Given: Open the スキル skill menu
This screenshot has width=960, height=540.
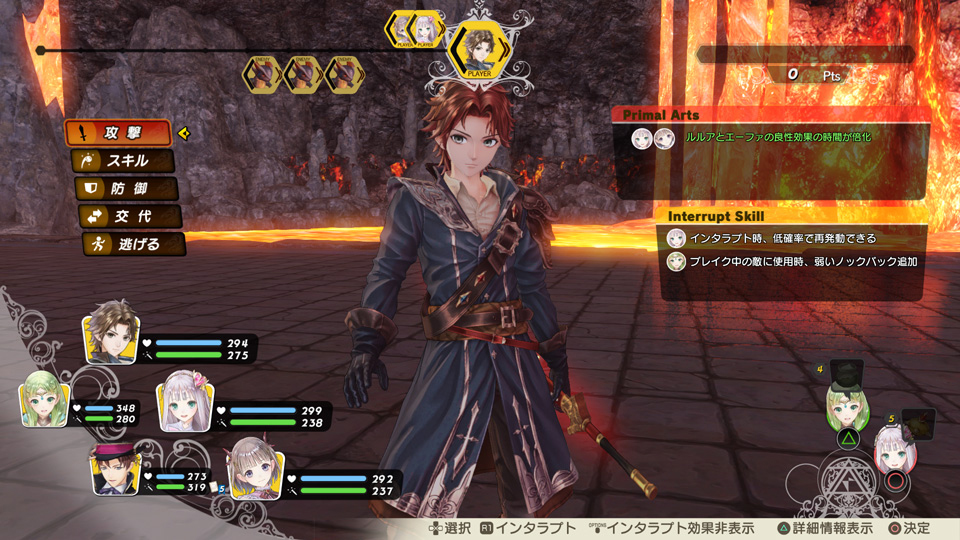Looking at the screenshot, I should coord(125,160).
